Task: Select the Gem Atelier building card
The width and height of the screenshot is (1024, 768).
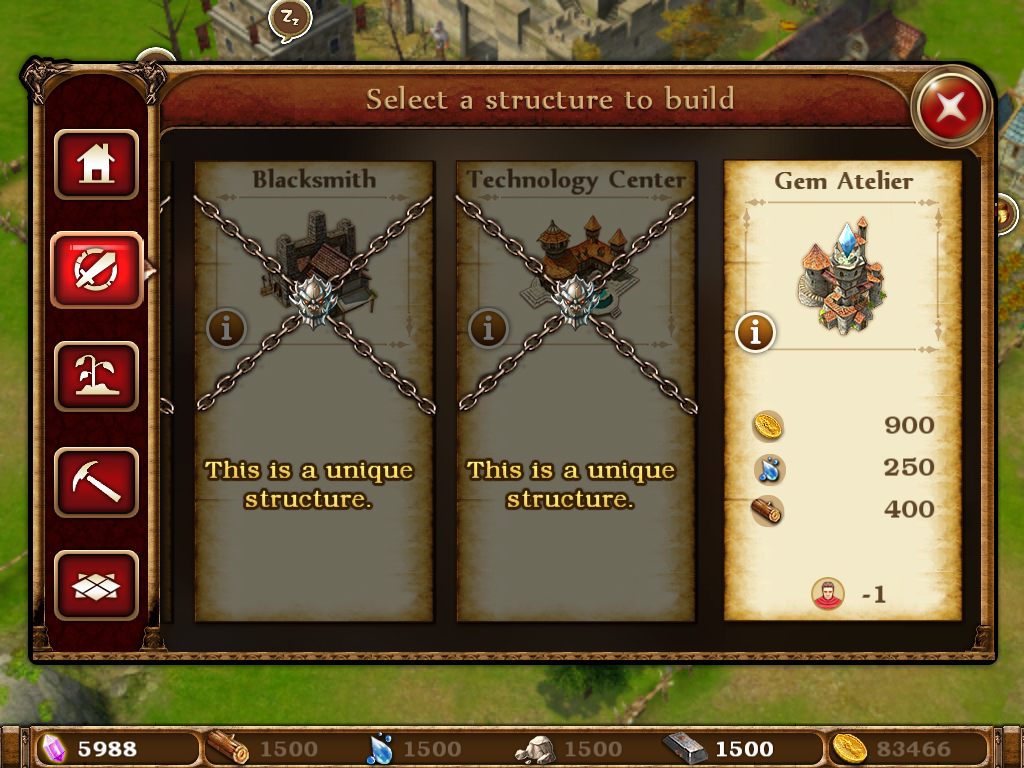Action: click(842, 390)
